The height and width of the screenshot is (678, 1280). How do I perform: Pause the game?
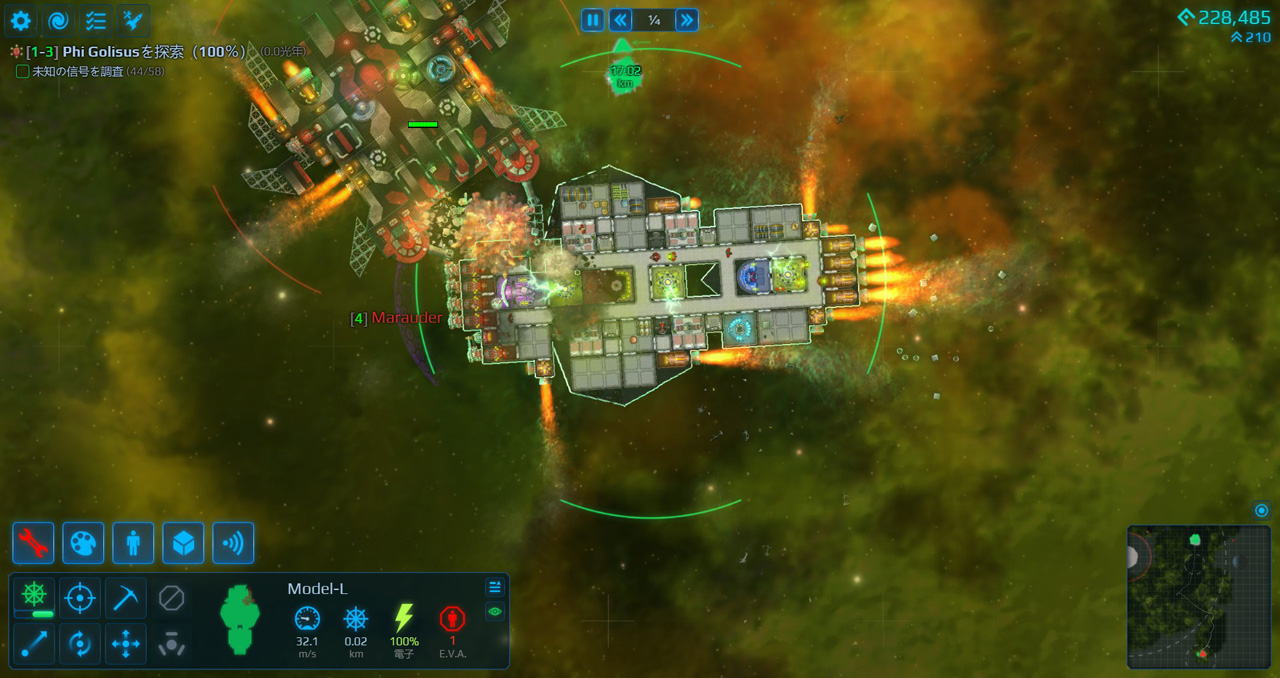coord(593,19)
